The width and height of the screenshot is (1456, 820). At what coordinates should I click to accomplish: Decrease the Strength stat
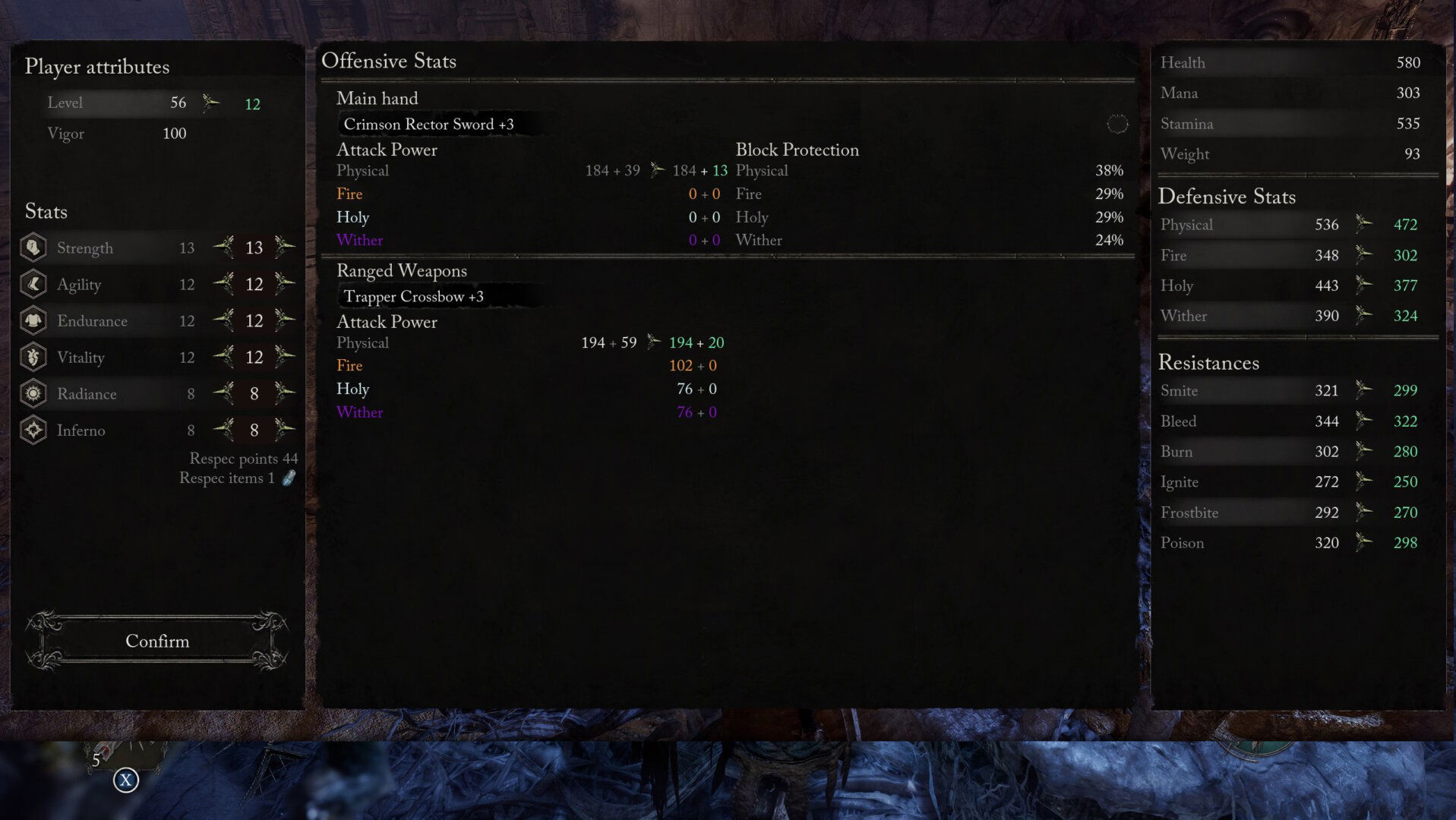click(224, 247)
